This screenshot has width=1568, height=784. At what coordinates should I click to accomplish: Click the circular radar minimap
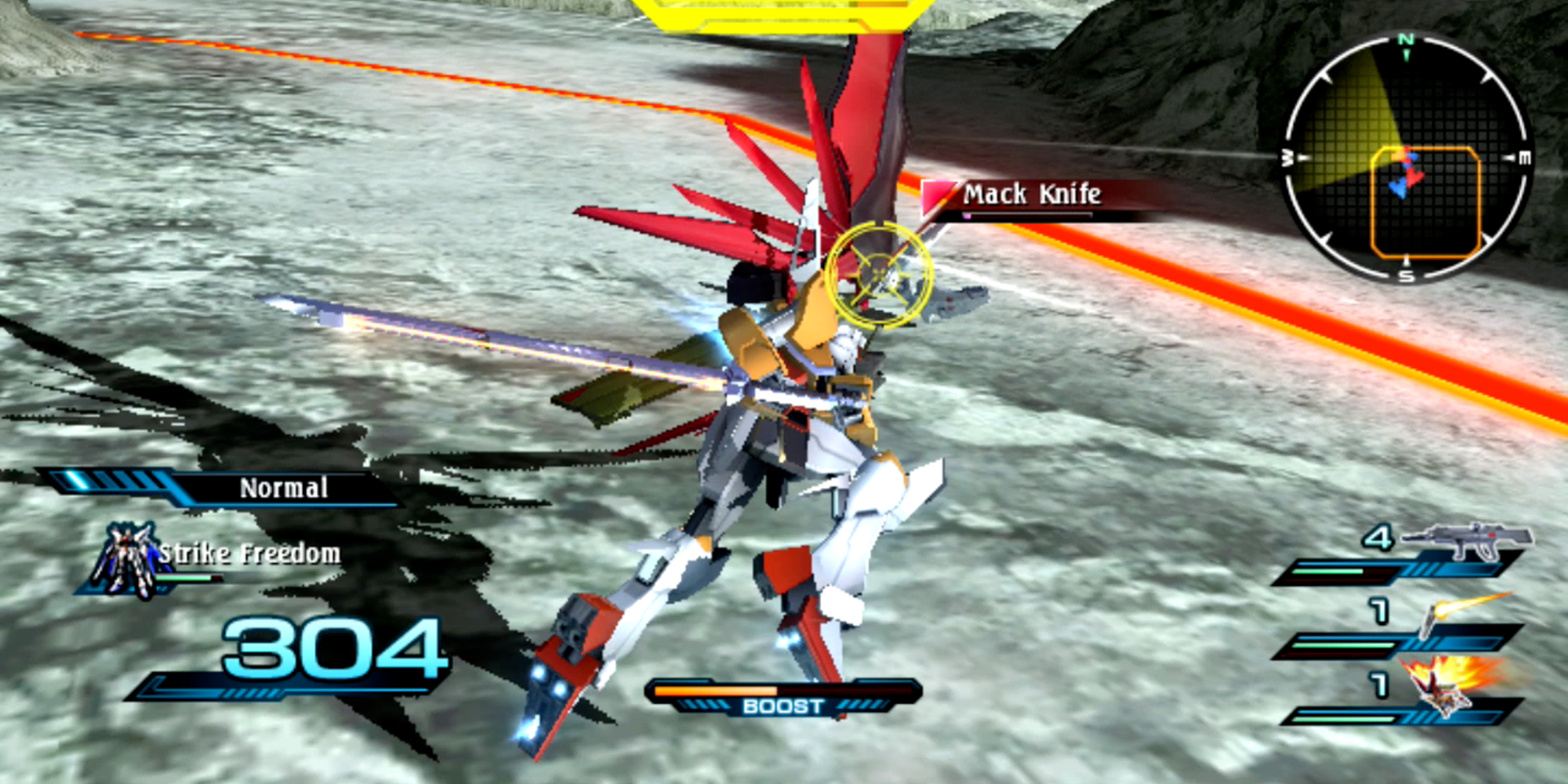(1406, 158)
